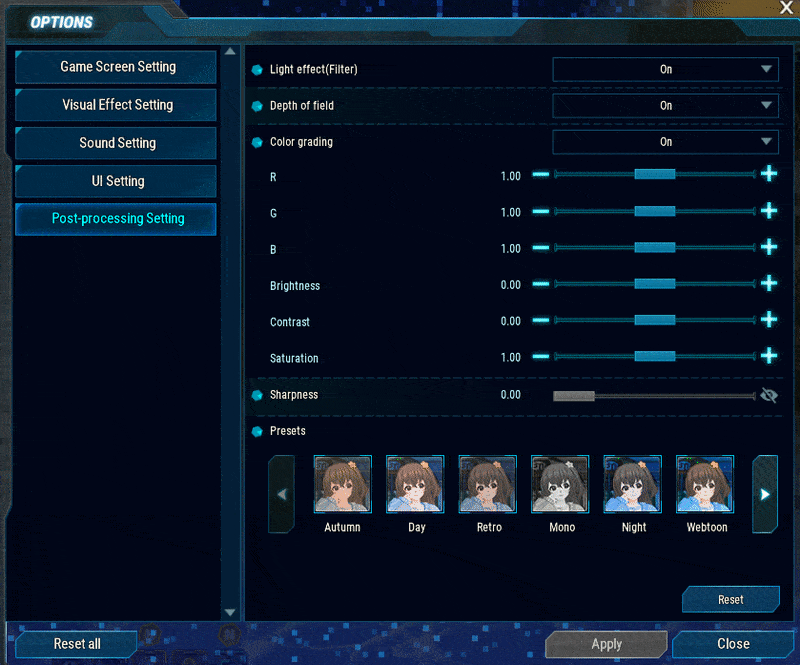Choose the Autumn preset thumbnail
800x665 pixels.
pyautogui.click(x=343, y=485)
